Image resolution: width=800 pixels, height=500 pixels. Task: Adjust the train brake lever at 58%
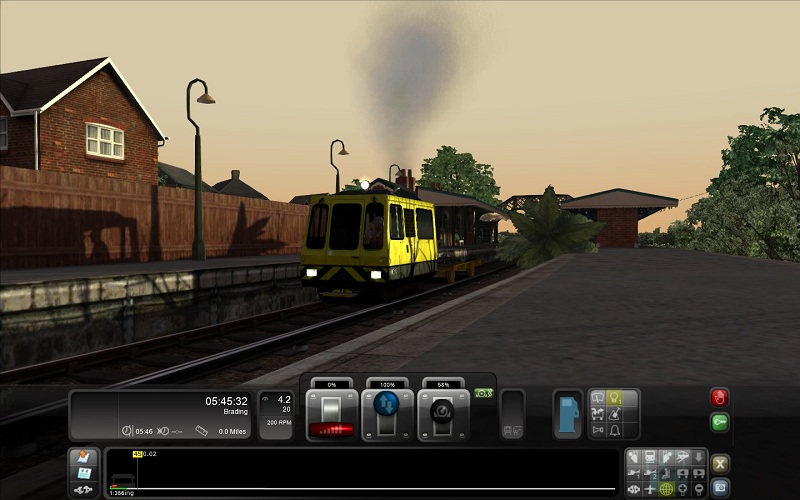tap(443, 412)
